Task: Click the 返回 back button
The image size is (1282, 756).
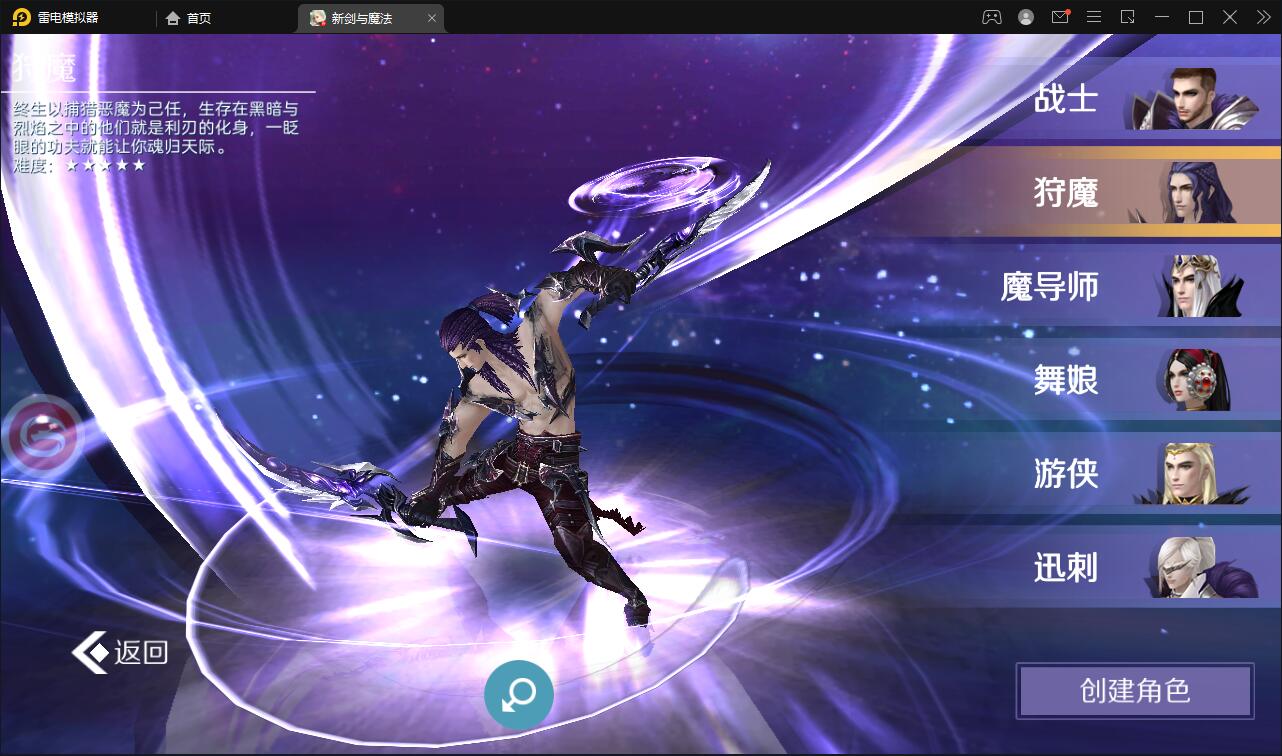Action: click(x=118, y=651)
